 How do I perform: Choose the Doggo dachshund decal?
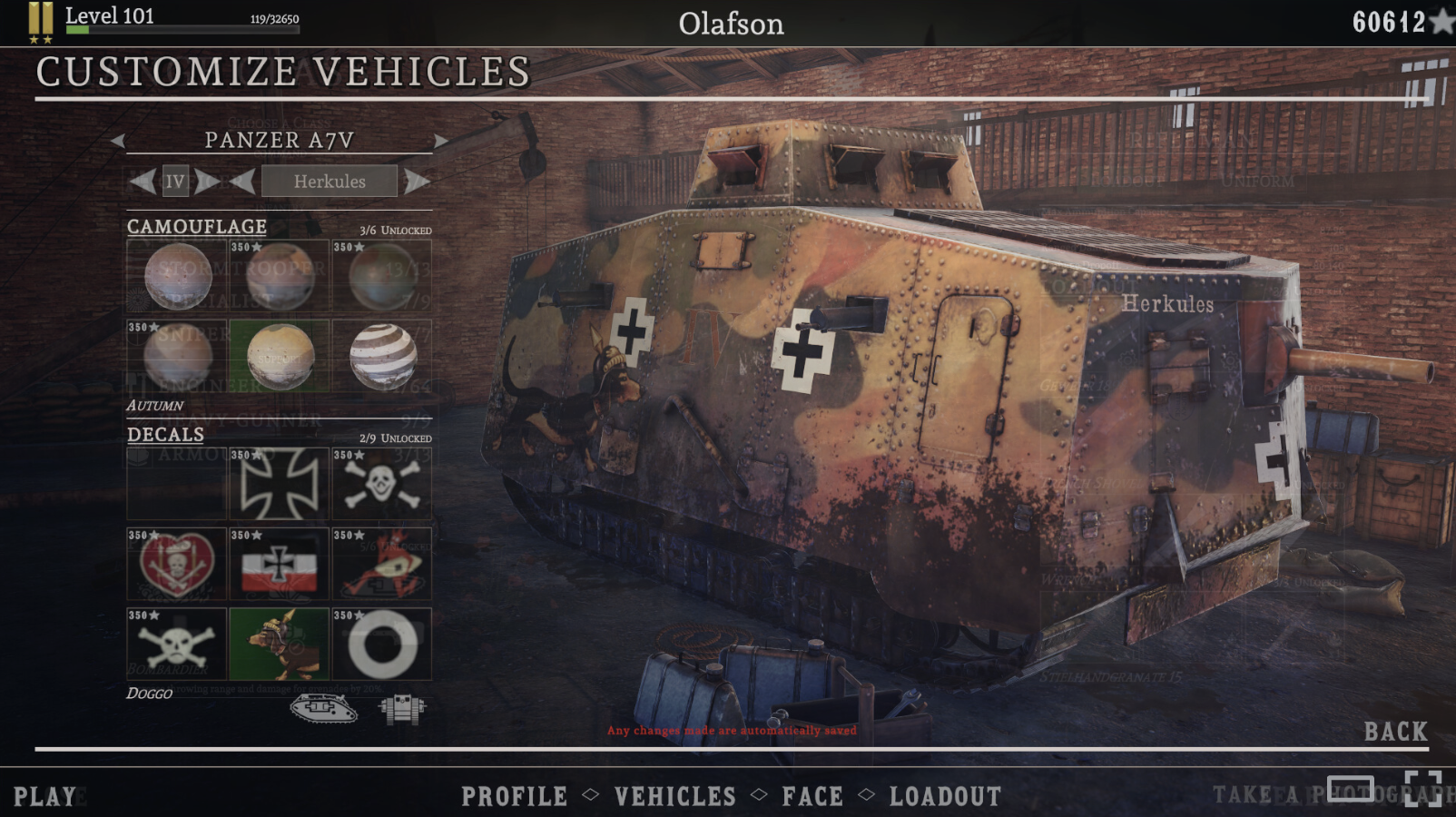(279, 645)
